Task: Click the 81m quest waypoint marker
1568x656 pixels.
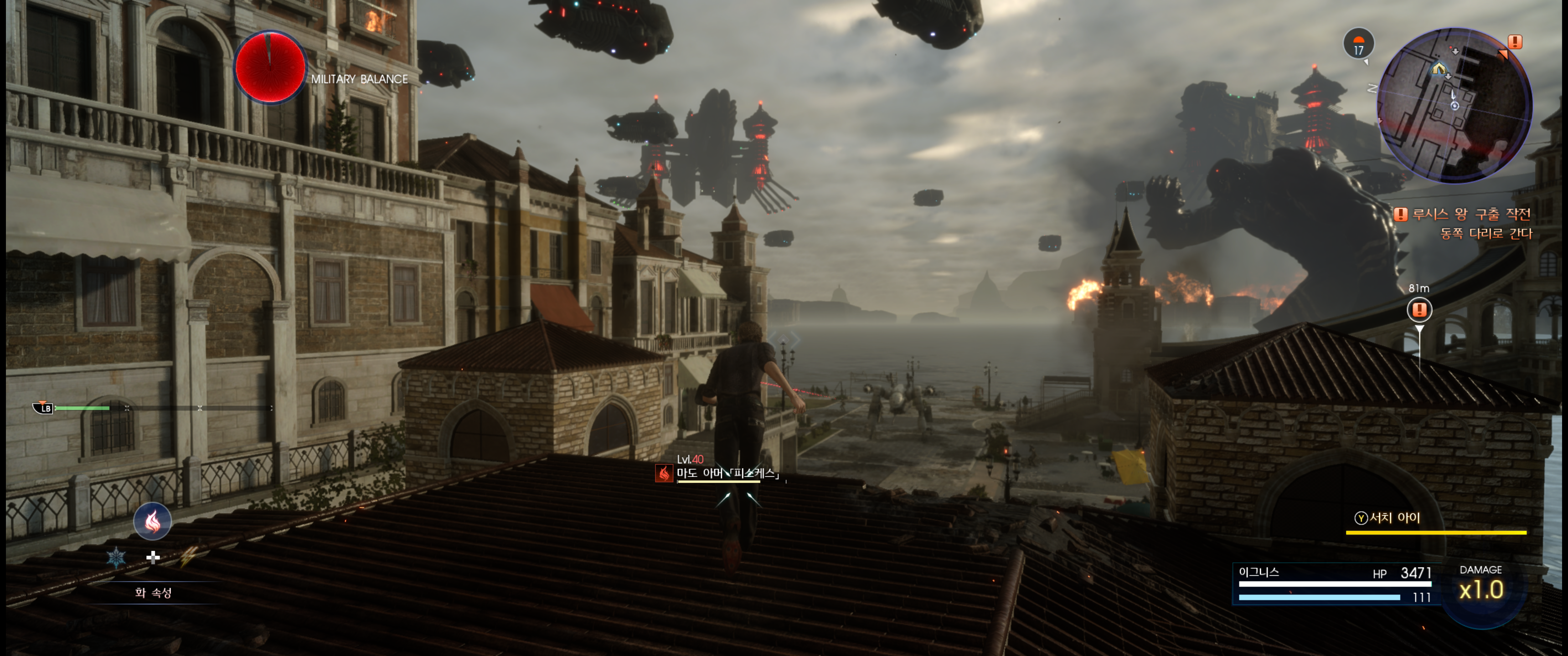Action: pos(1419,310)
